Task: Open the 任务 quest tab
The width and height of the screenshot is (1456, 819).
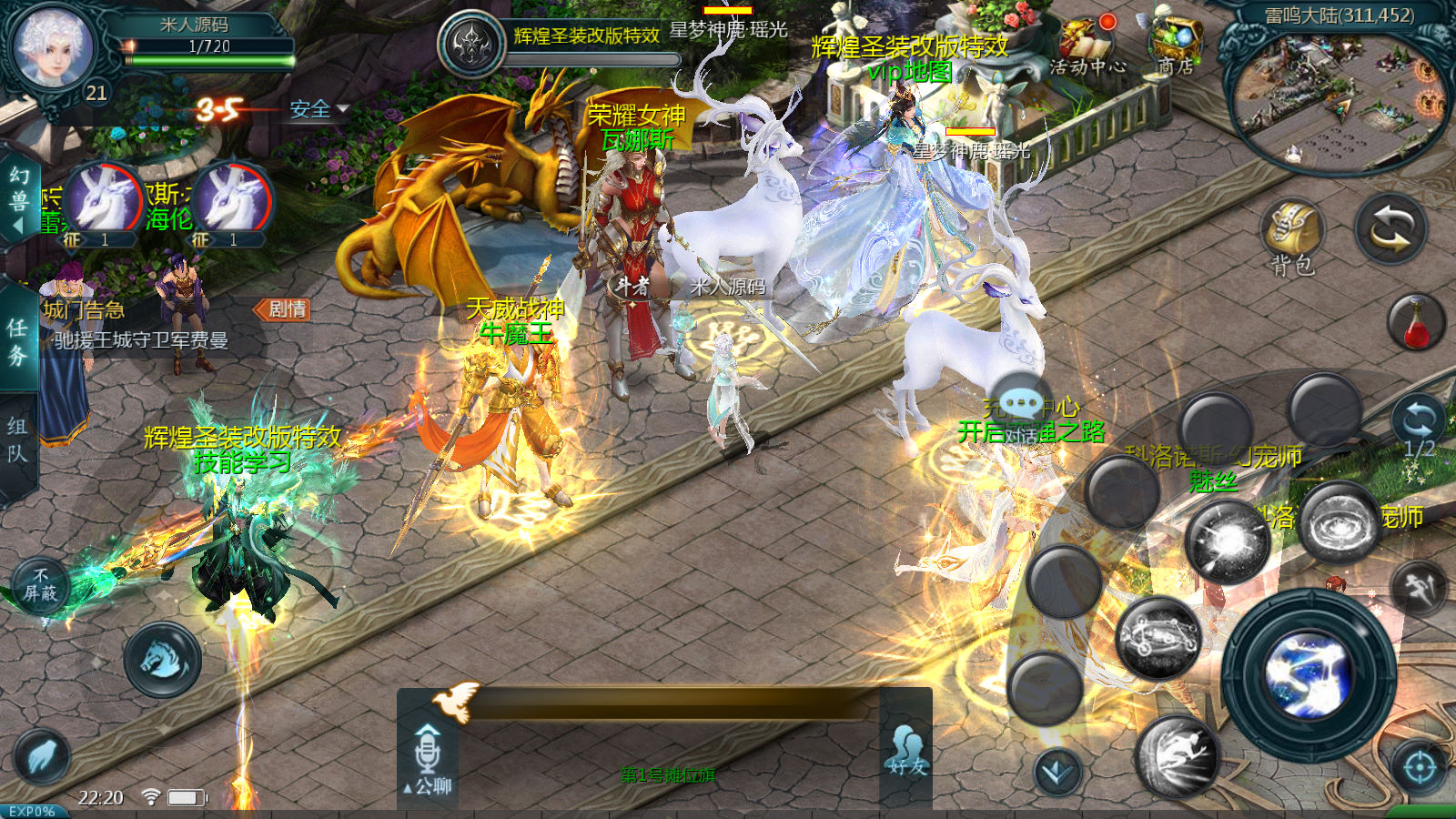Action: click(17, 341)
